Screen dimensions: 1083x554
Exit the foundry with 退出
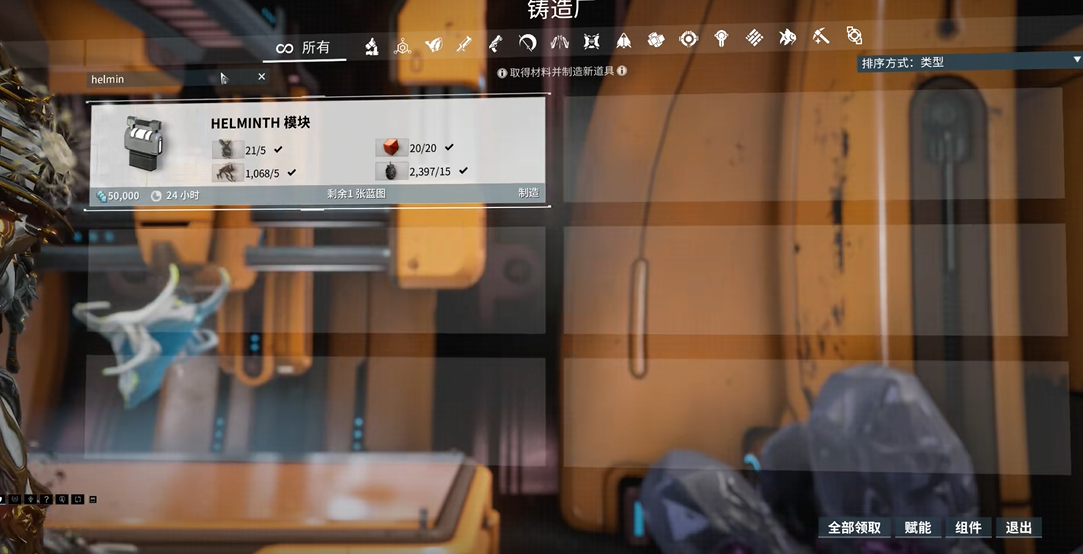[1018, 528]
